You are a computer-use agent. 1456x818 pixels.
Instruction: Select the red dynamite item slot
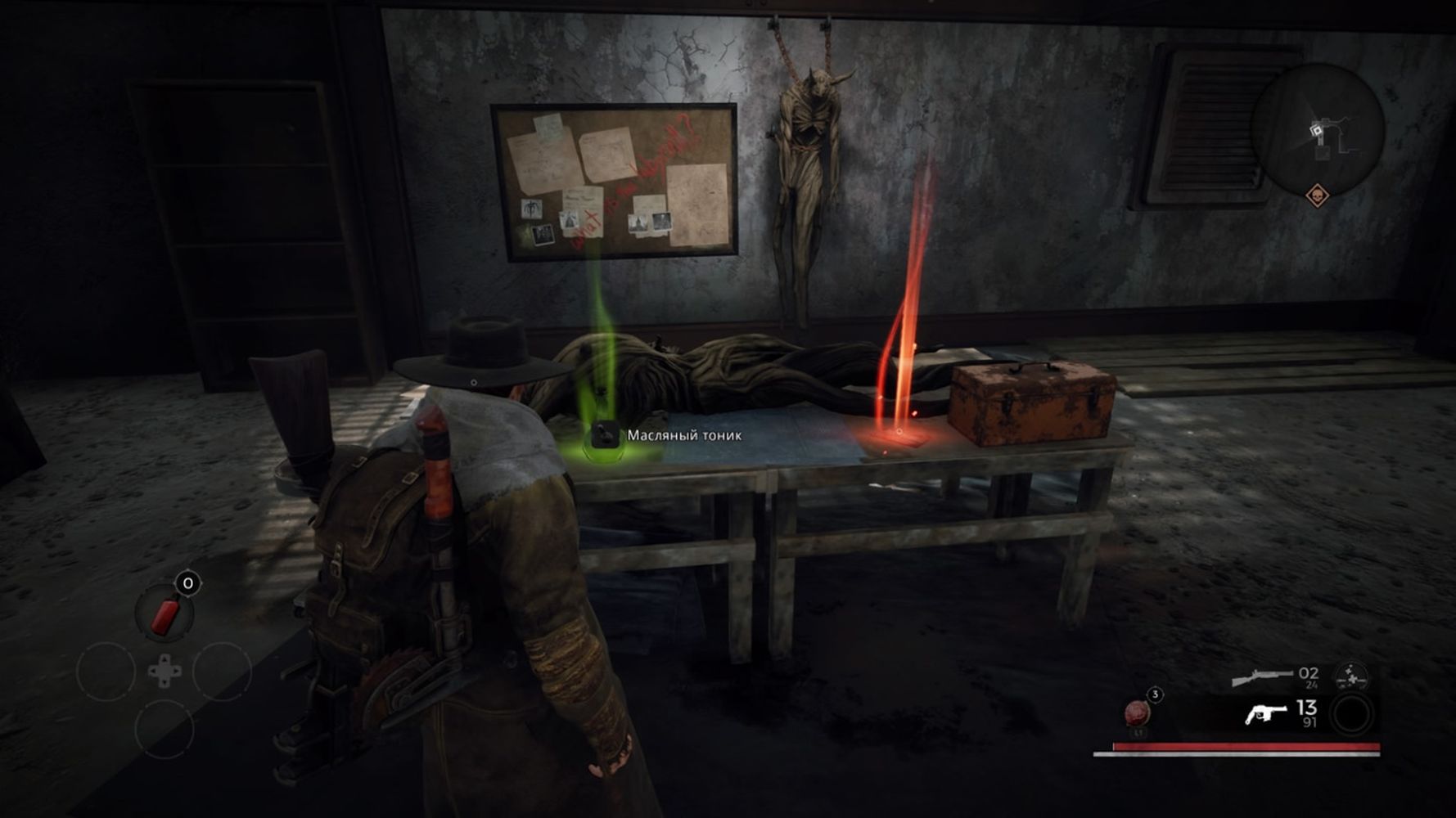coord(165,615)
